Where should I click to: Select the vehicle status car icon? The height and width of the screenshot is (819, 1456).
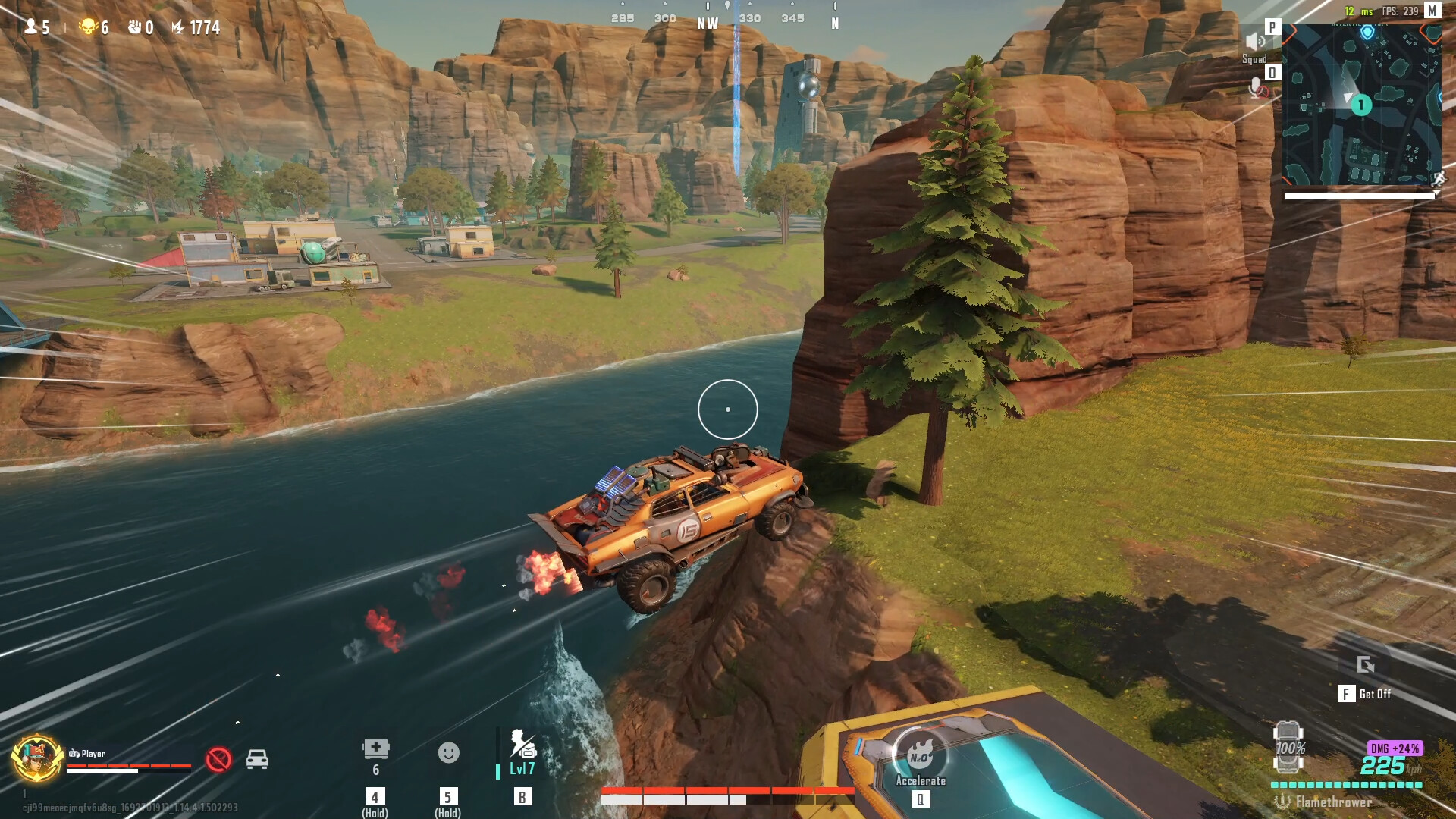point(258,758)
